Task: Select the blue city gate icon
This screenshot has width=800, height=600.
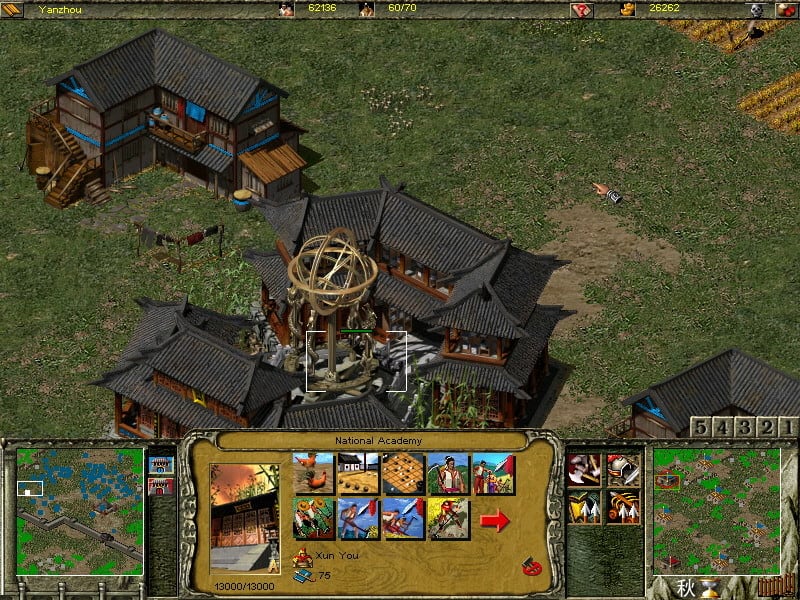Action: coord(160,464)
